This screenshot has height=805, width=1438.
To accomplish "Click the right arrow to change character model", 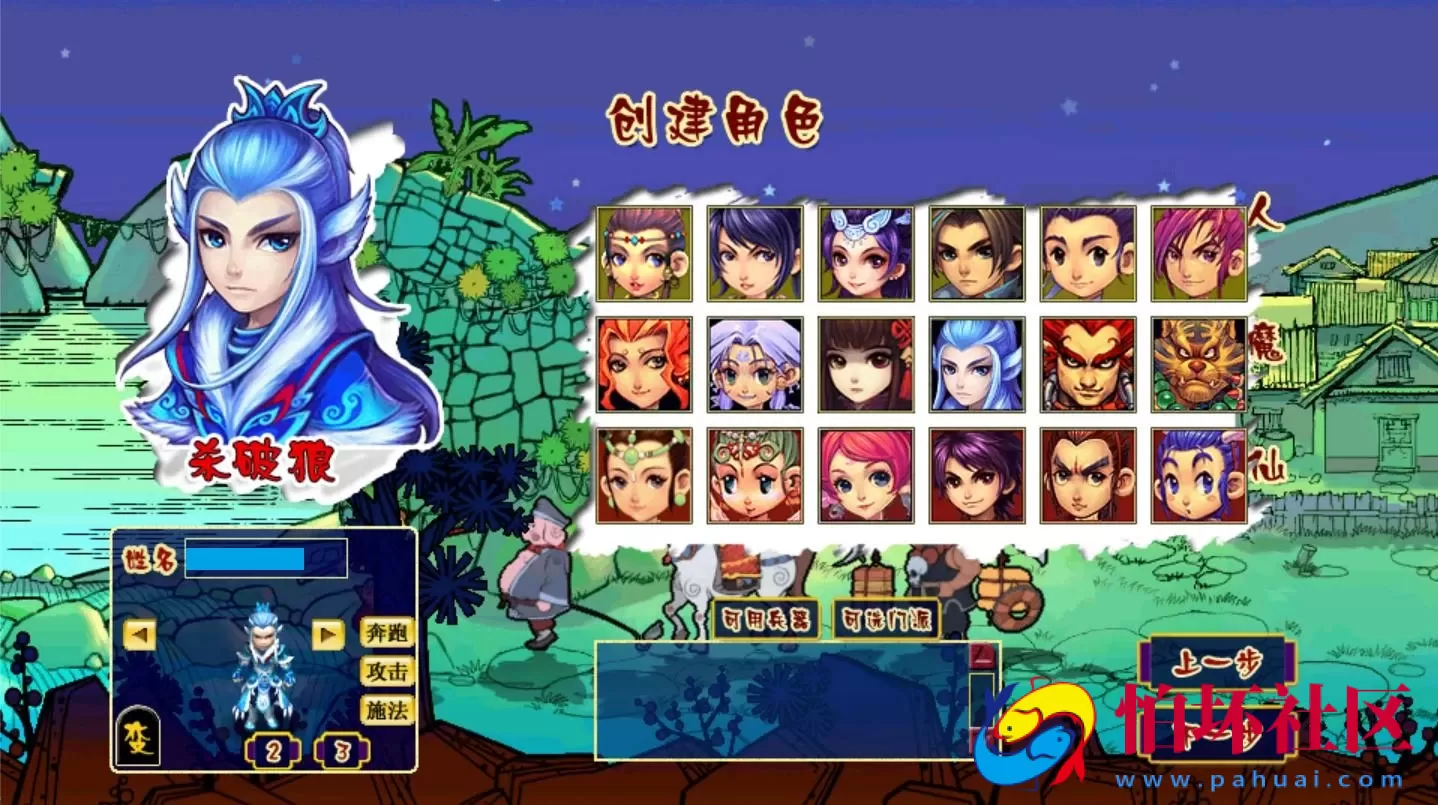I will click(330, 635).
